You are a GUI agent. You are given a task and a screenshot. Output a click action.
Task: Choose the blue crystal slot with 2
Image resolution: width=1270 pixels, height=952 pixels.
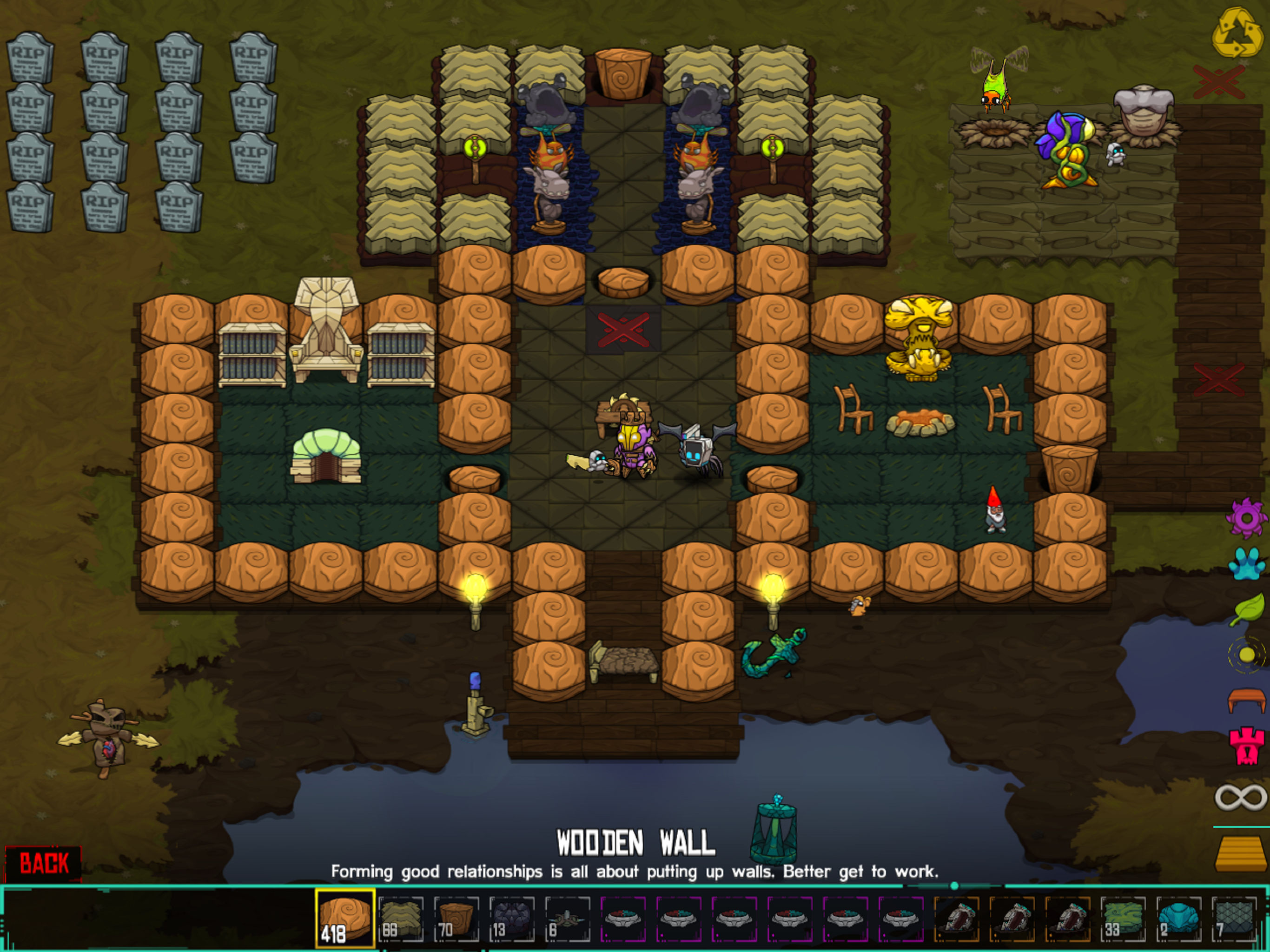[1178, 918]
